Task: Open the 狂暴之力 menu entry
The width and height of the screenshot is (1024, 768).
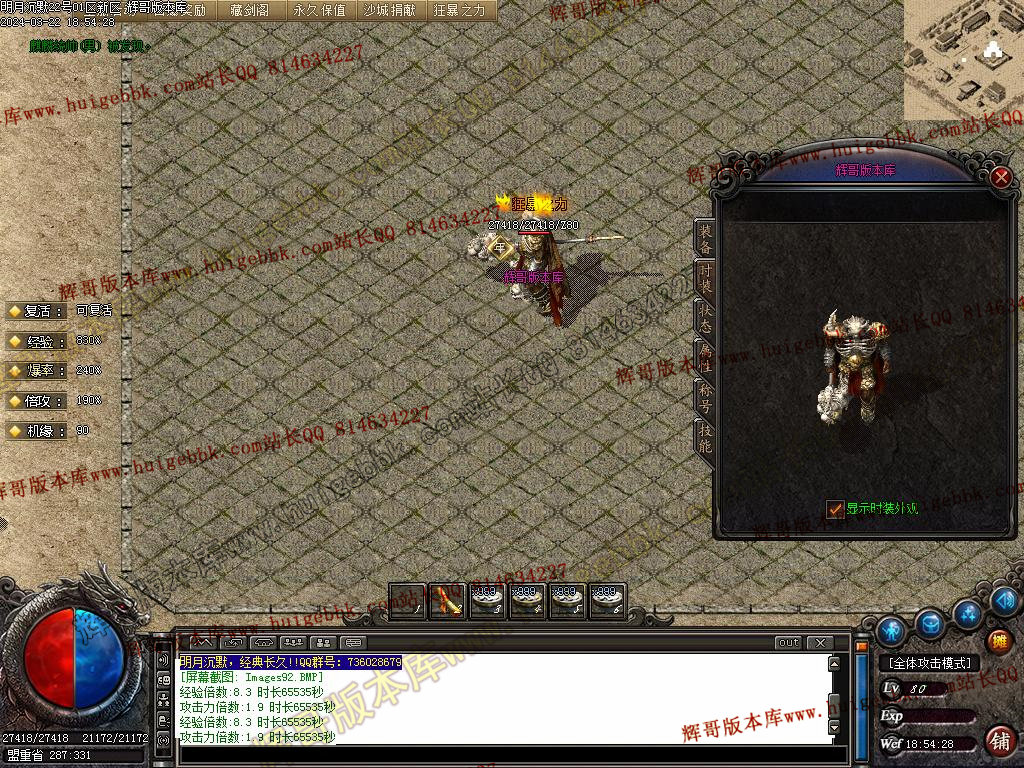Action: point(459,10)
